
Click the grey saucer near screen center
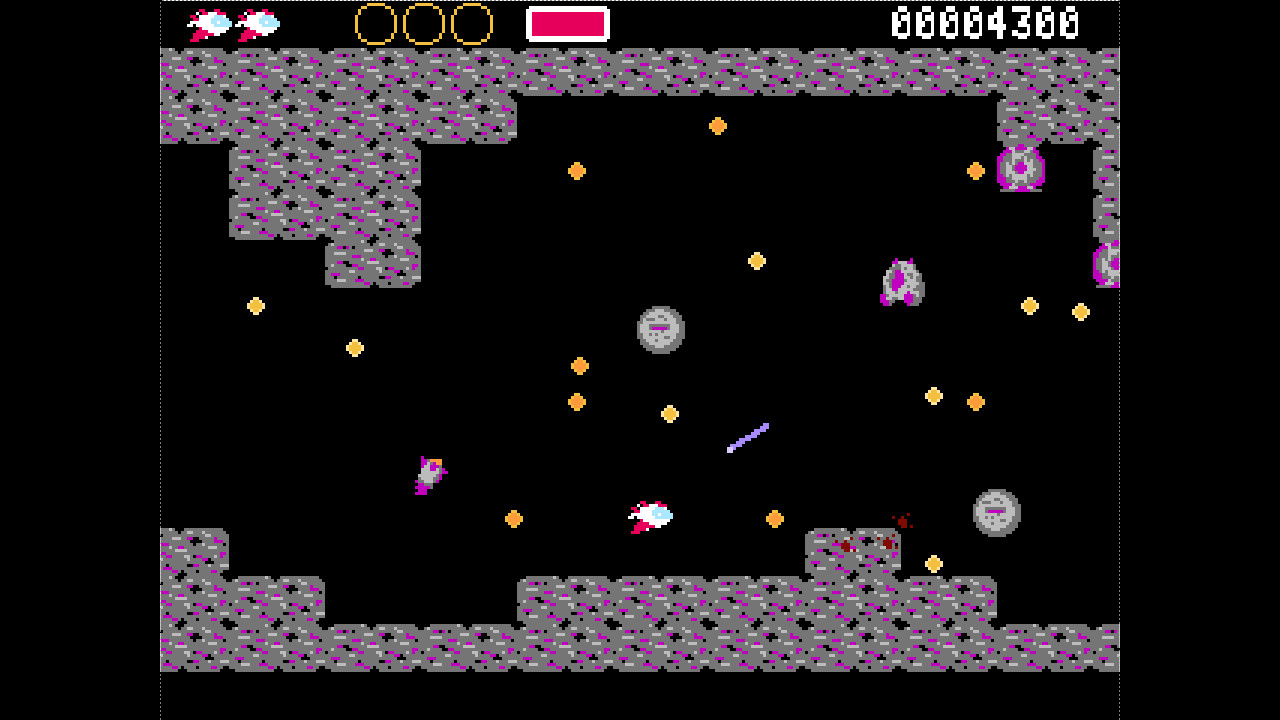(660, 330)
